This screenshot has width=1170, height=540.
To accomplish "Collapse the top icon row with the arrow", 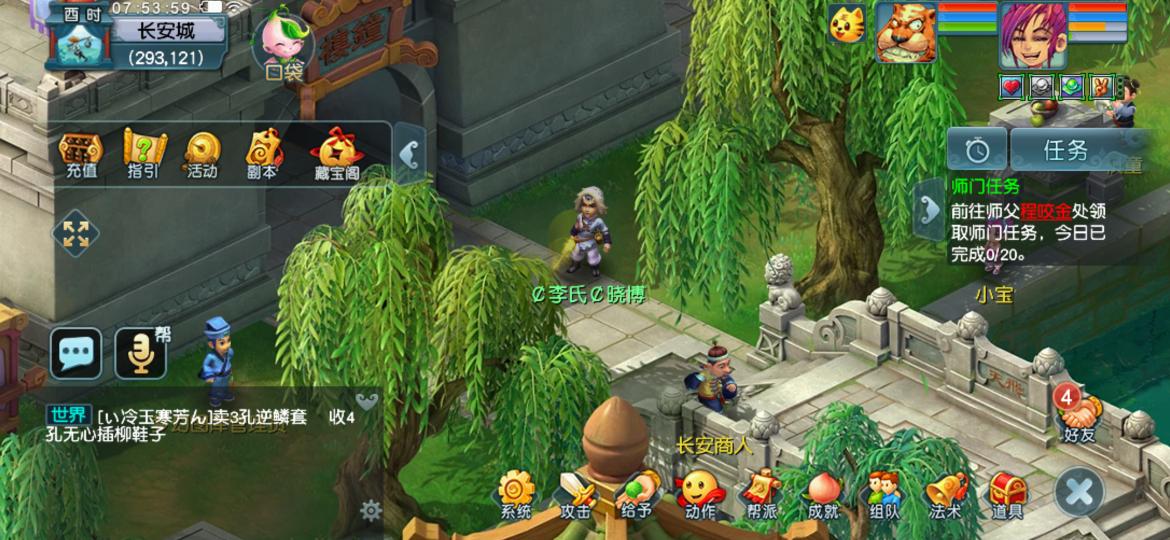I will click(408, 154).
